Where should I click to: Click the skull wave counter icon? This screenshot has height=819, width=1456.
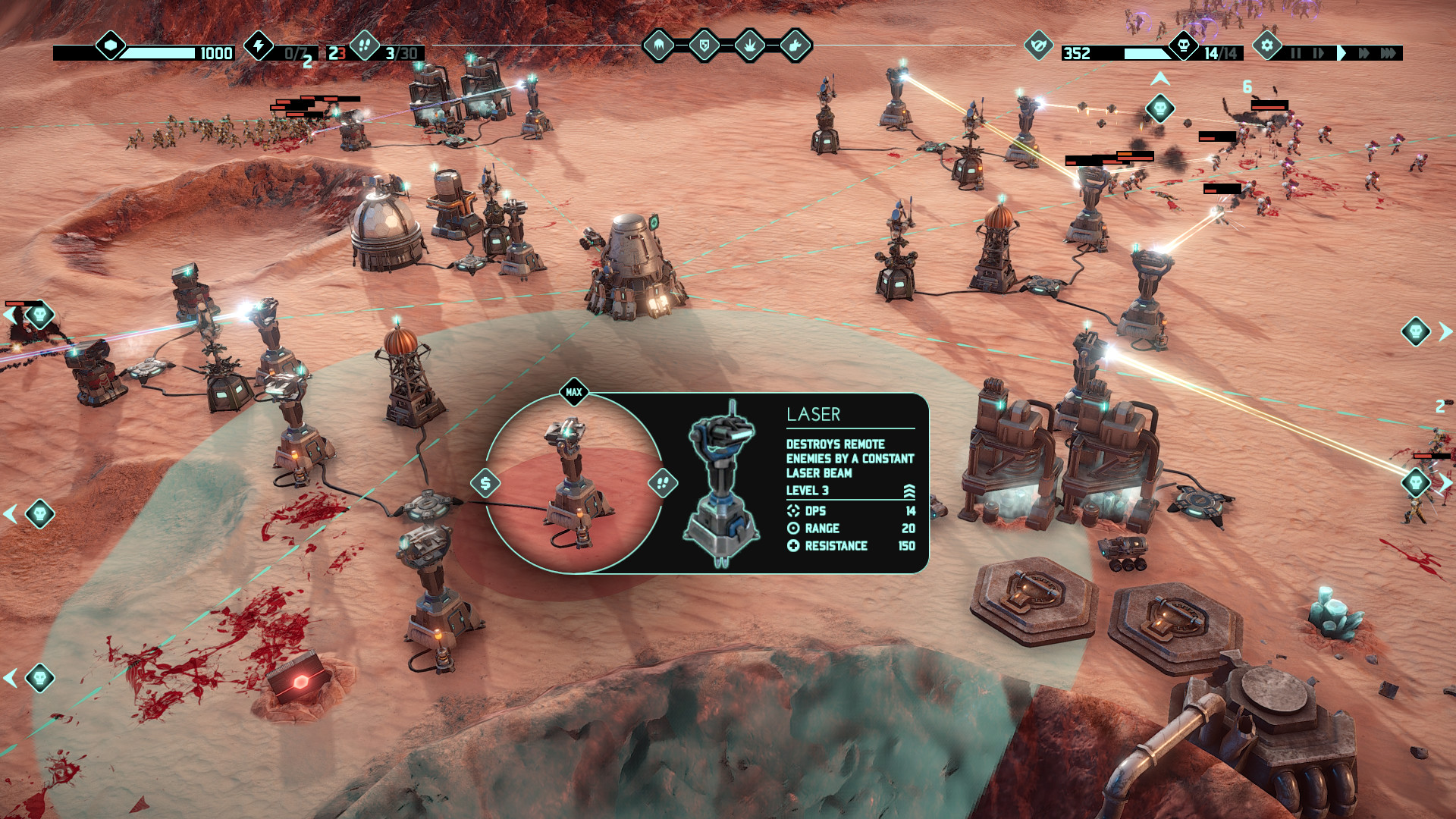click(x=1184, y=46)
